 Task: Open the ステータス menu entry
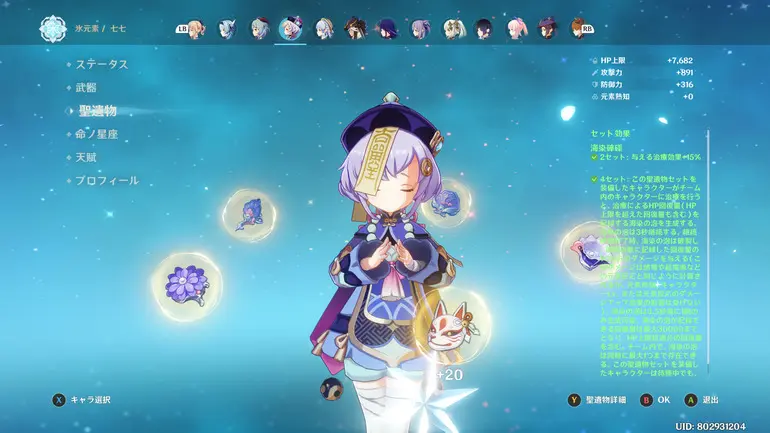point(102,64)
